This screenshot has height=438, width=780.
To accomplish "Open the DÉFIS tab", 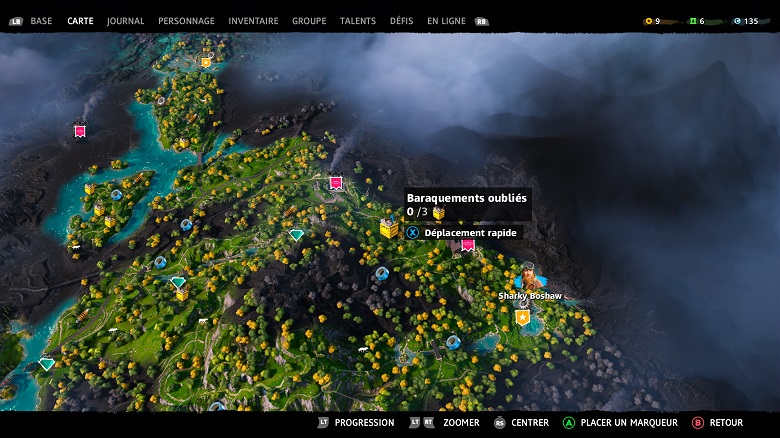I will click(401, 21).
